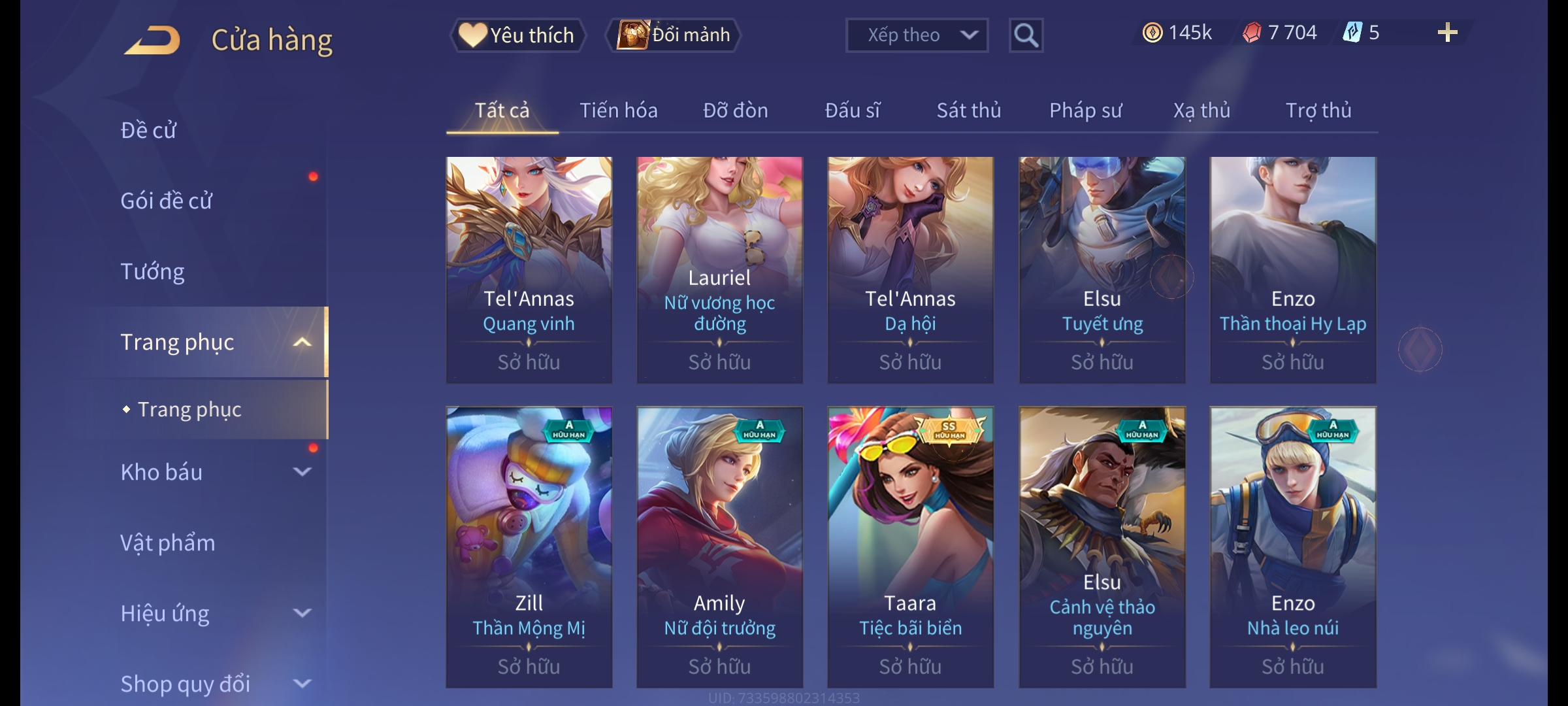Open the Yêu thích favorites list
Screen dimensions: 1568x706
517,35
